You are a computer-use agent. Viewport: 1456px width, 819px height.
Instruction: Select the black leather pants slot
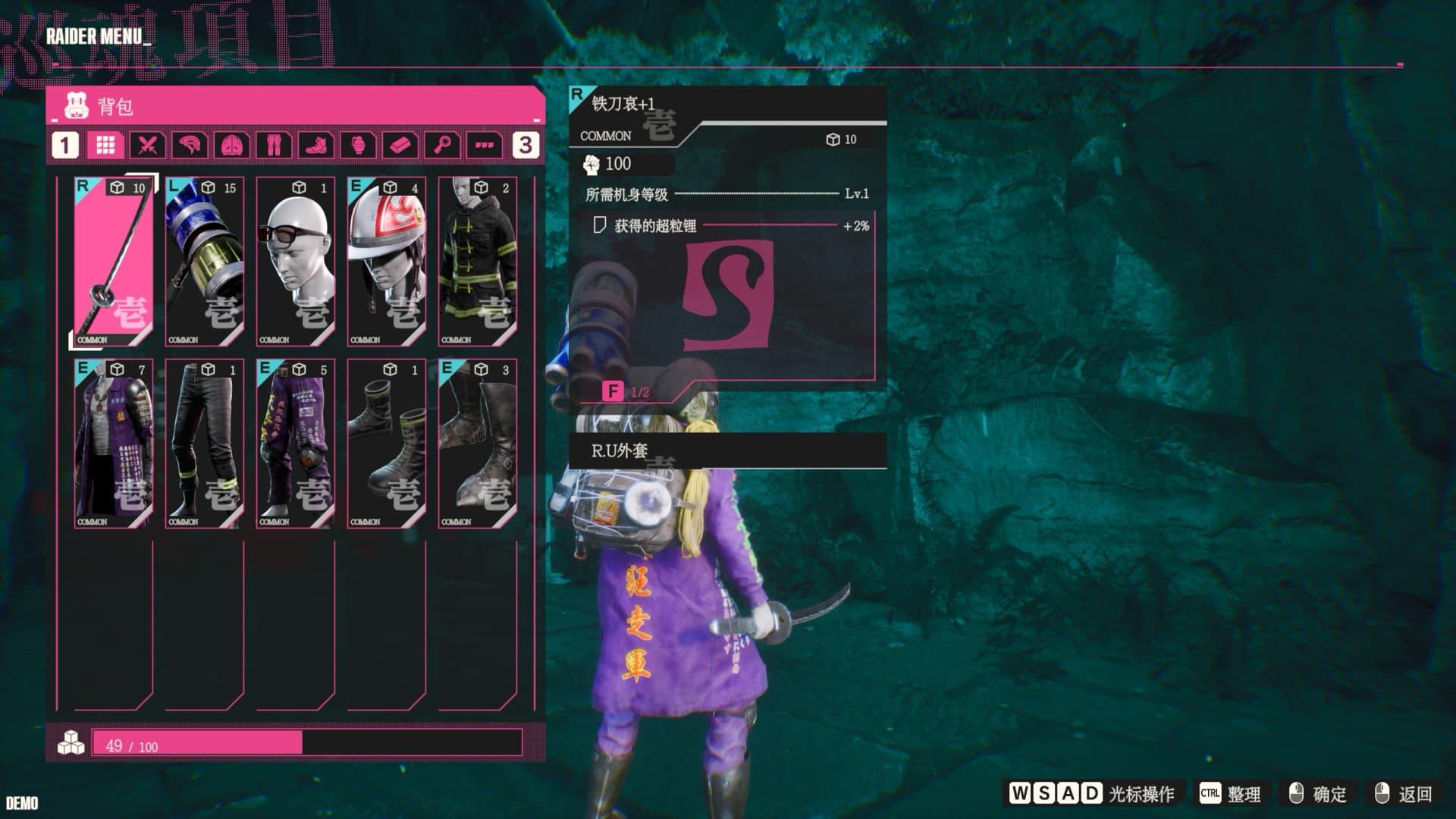point(205,444)
